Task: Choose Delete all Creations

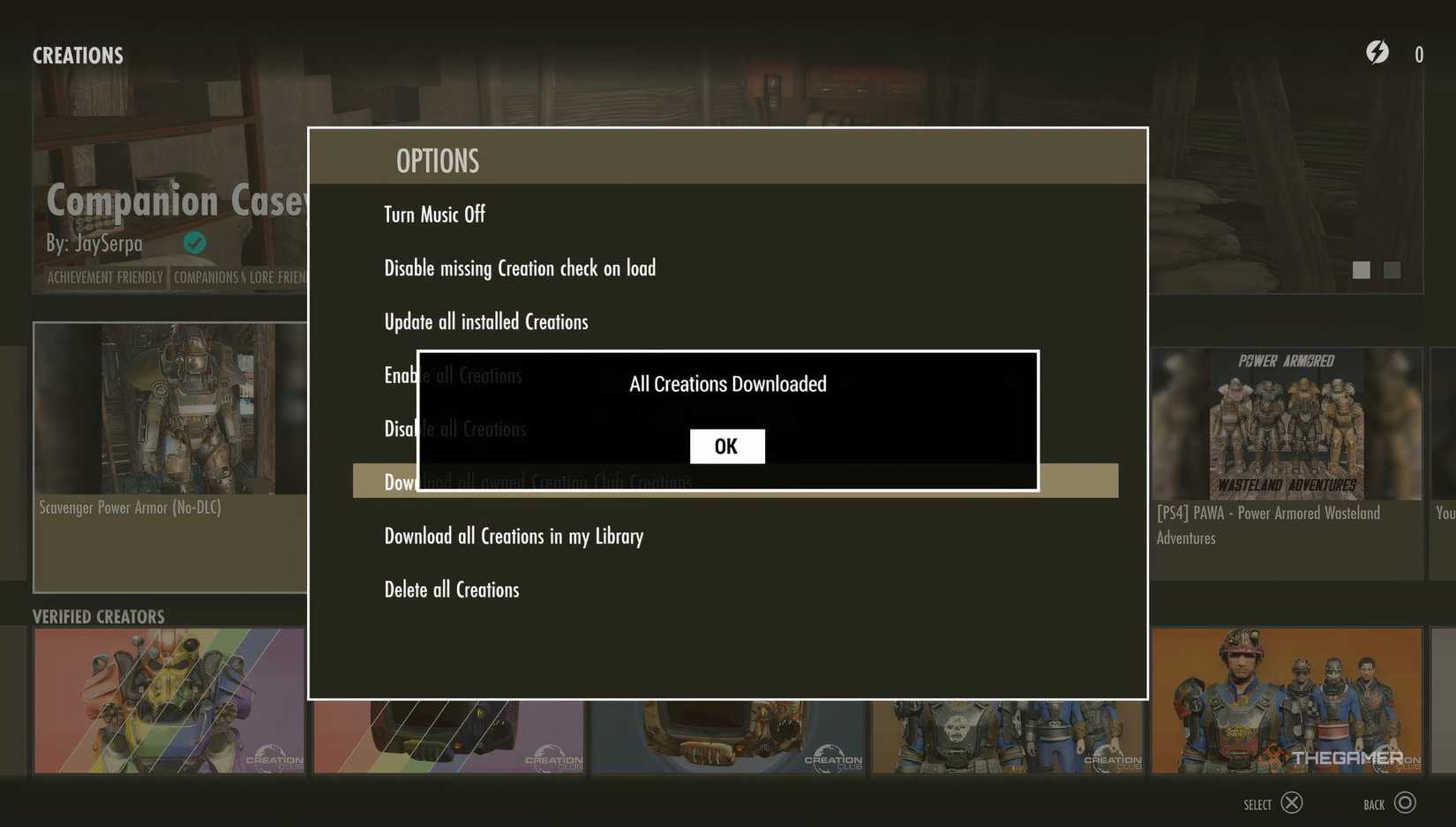Action: [451, 589]
